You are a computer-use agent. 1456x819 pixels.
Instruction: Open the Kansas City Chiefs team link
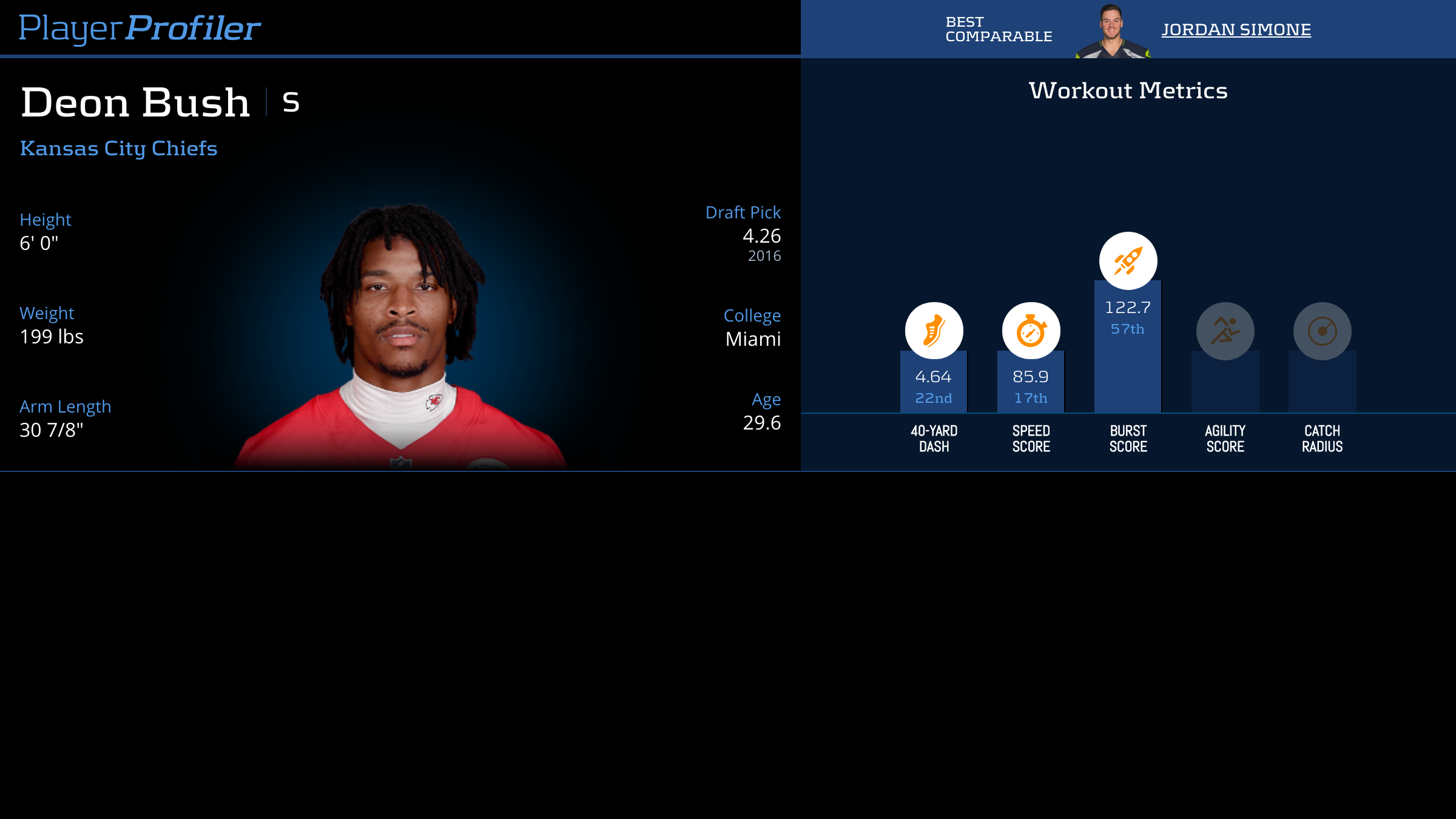118,149
